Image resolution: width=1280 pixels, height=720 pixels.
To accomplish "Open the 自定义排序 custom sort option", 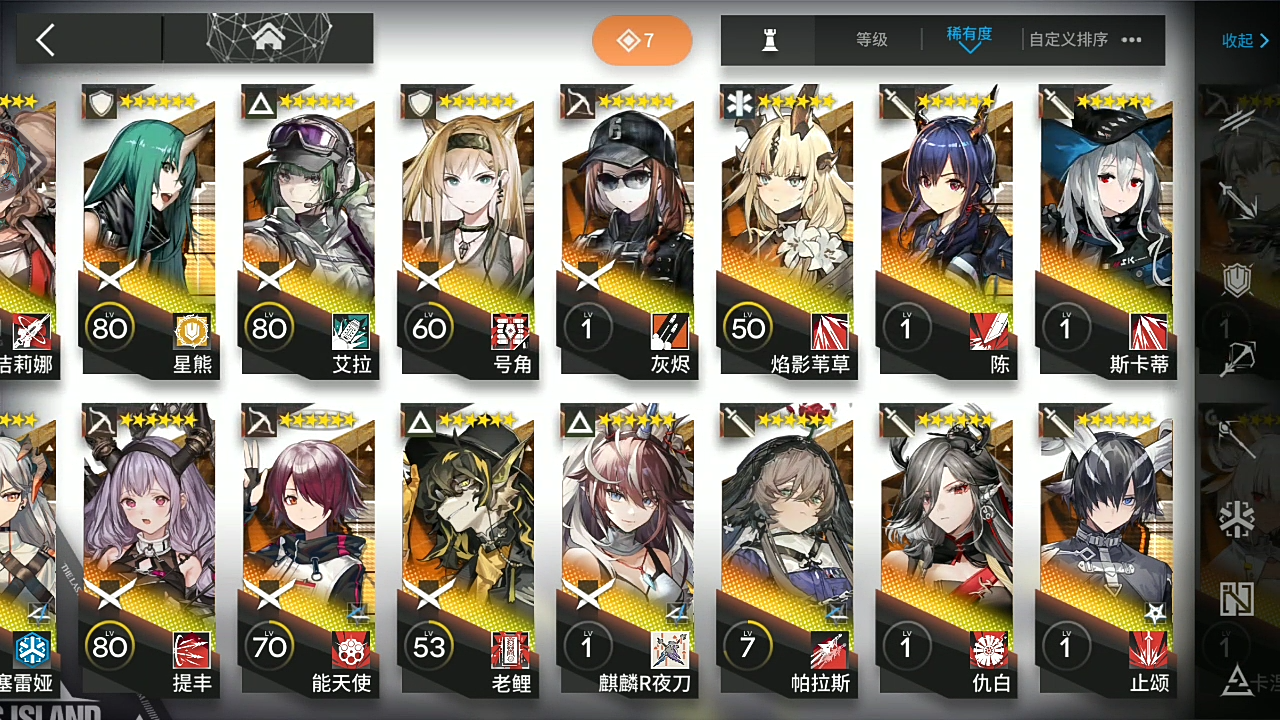I will tap(1067, 40).
